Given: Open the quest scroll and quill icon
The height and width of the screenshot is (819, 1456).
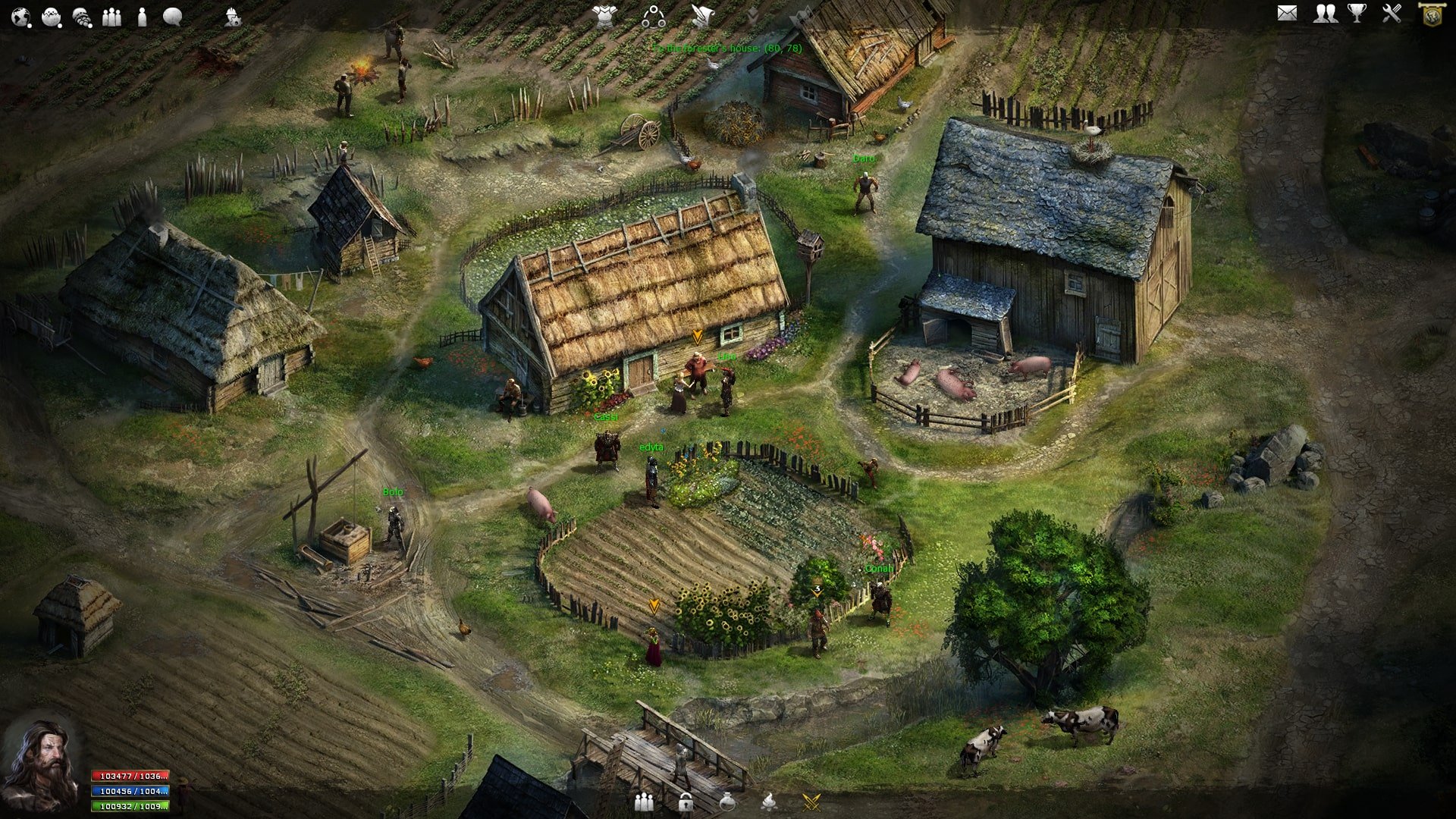Looking at the screenshot, I should 703,14.
